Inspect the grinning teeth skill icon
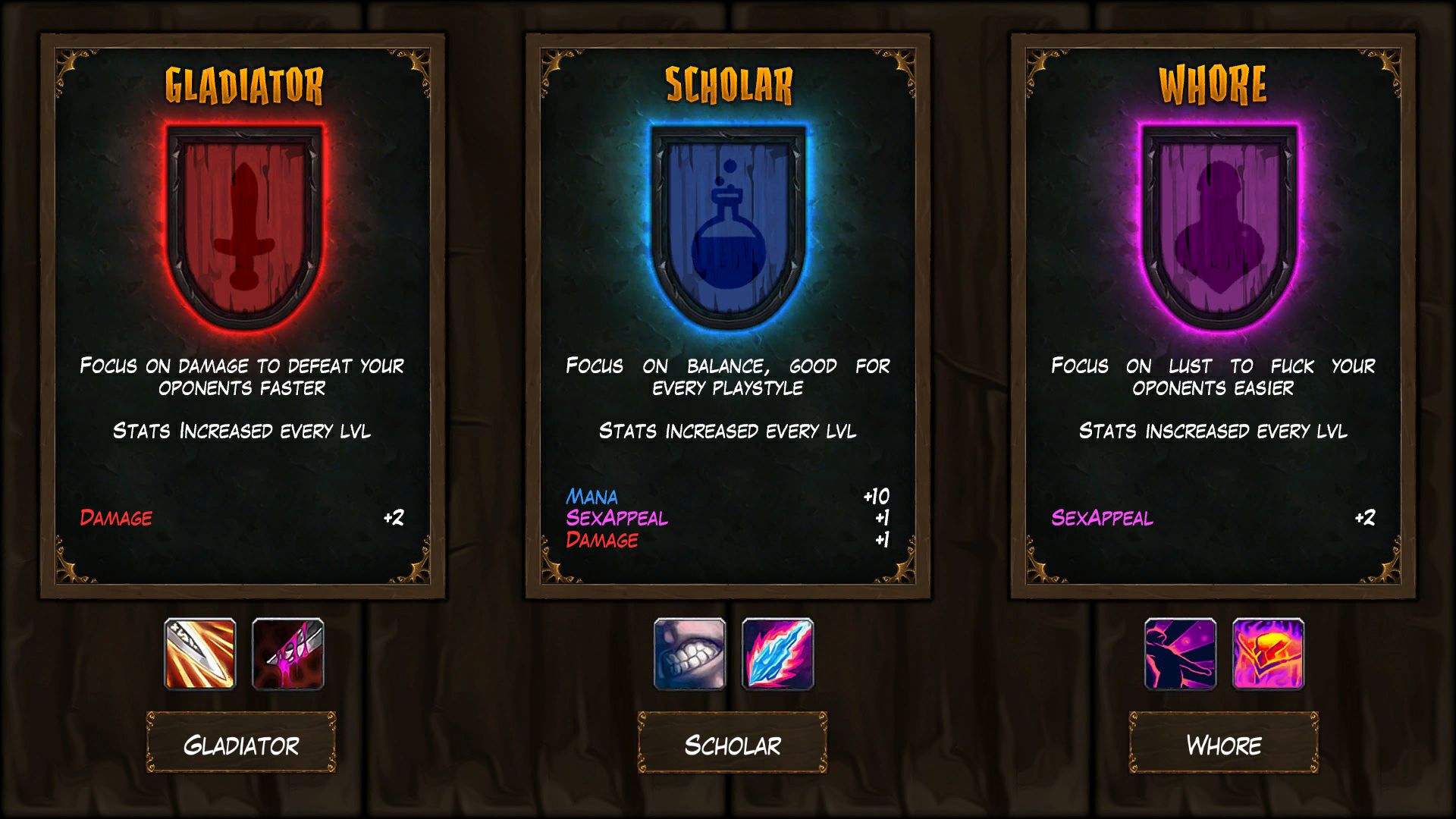 (x=690, y=654)
